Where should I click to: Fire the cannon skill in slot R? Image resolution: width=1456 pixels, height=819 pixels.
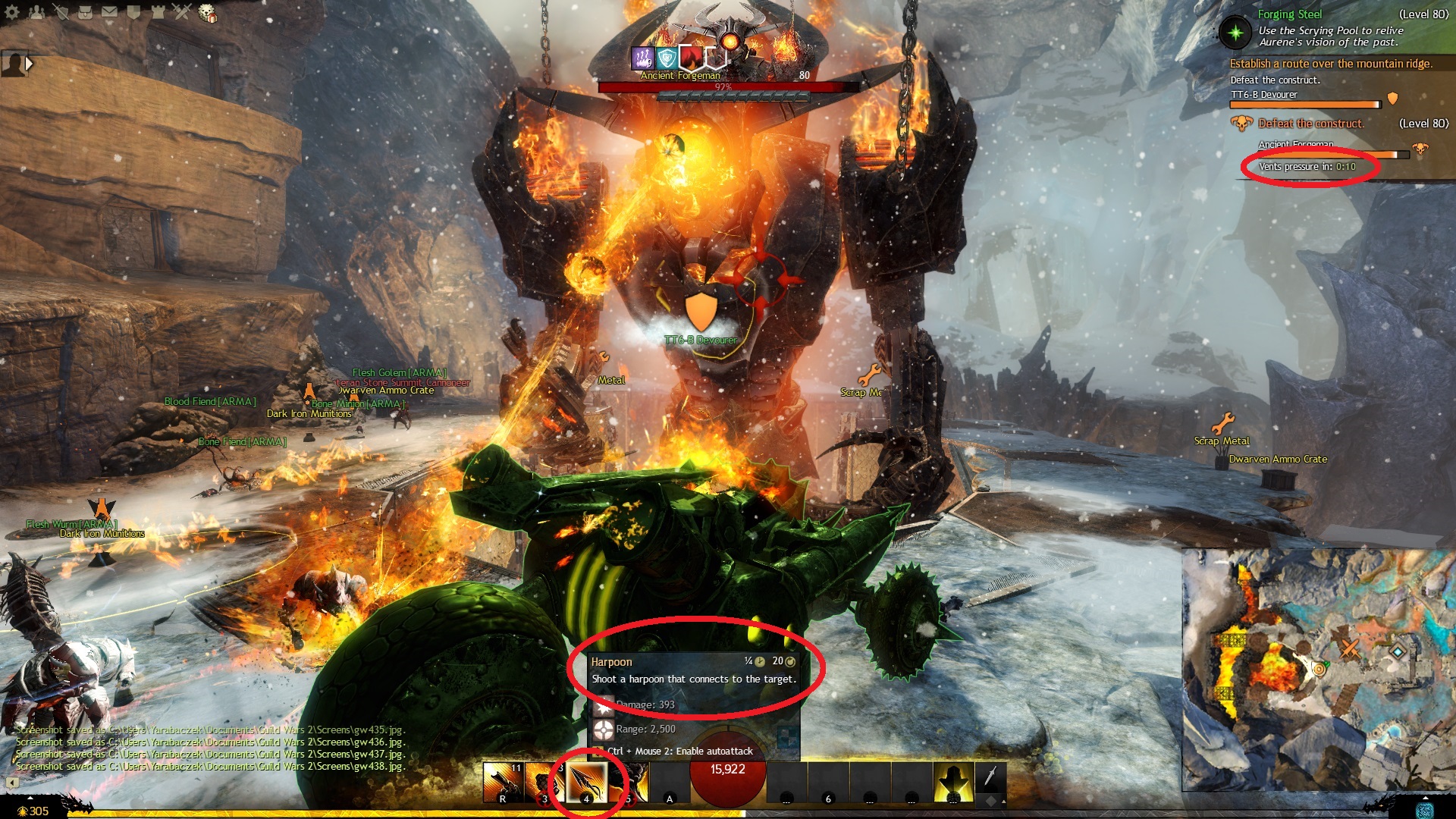click(503, 783)
